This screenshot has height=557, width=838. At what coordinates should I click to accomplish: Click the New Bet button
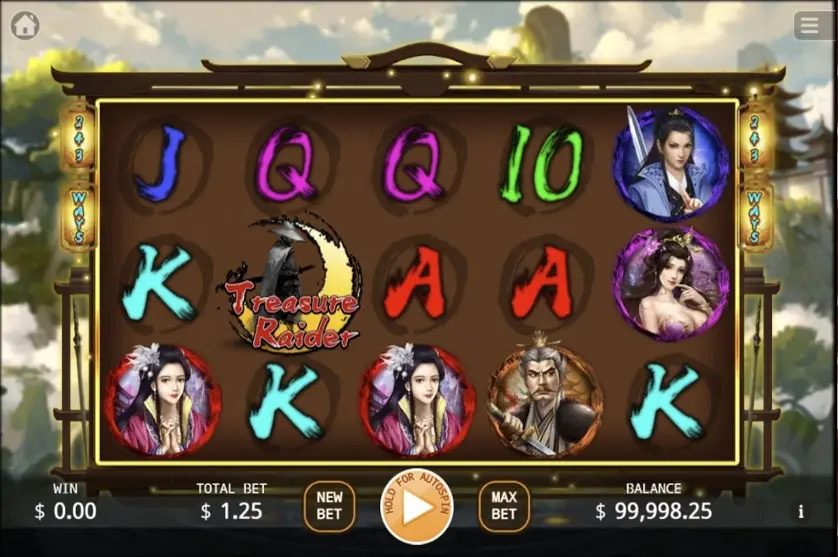[x=329, y=505]
